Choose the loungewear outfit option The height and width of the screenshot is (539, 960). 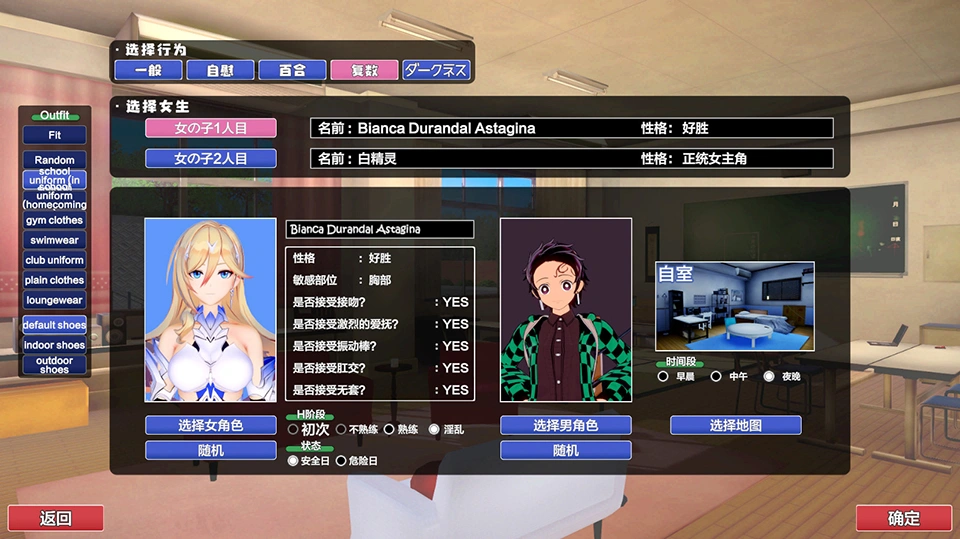coord(55,300)
